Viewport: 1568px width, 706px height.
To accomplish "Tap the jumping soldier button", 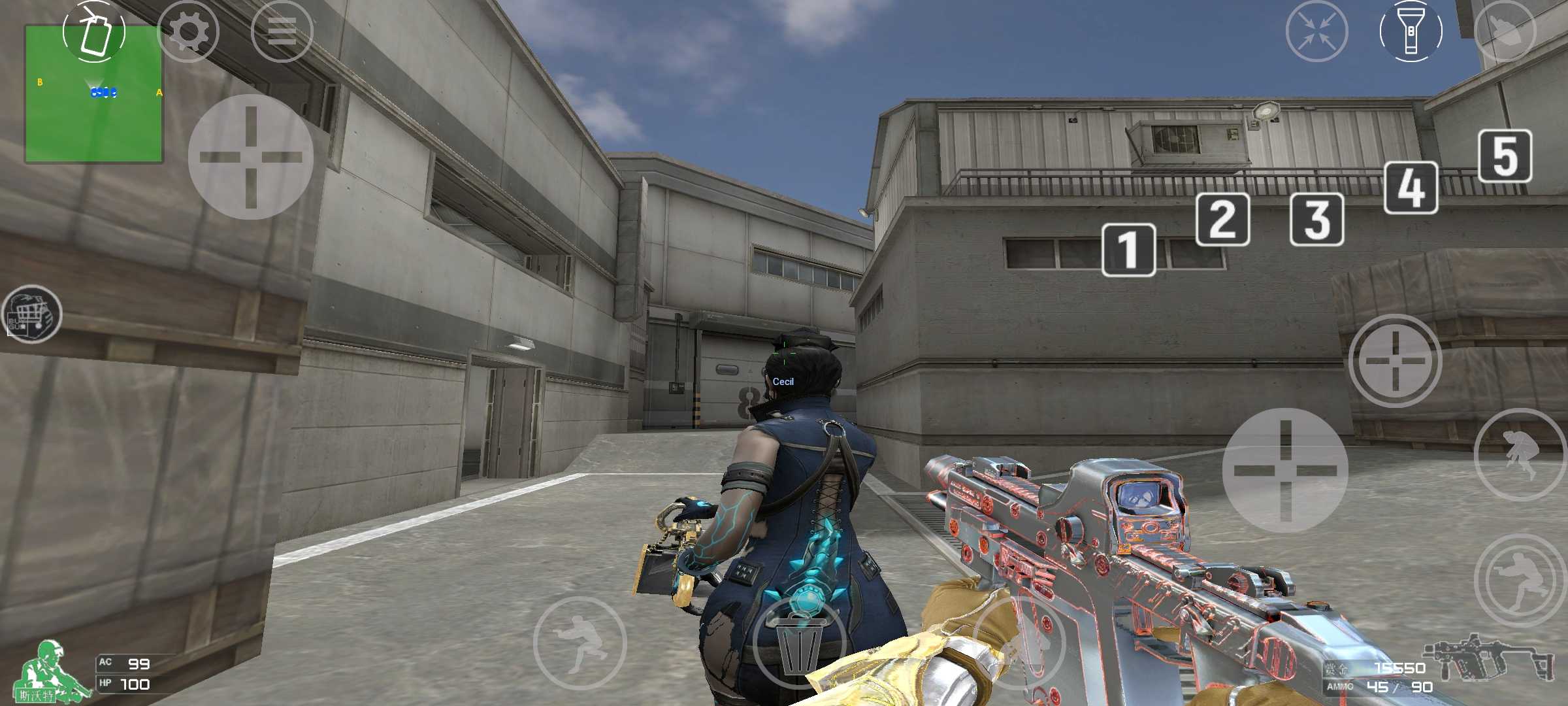I will pos(1520,455).
